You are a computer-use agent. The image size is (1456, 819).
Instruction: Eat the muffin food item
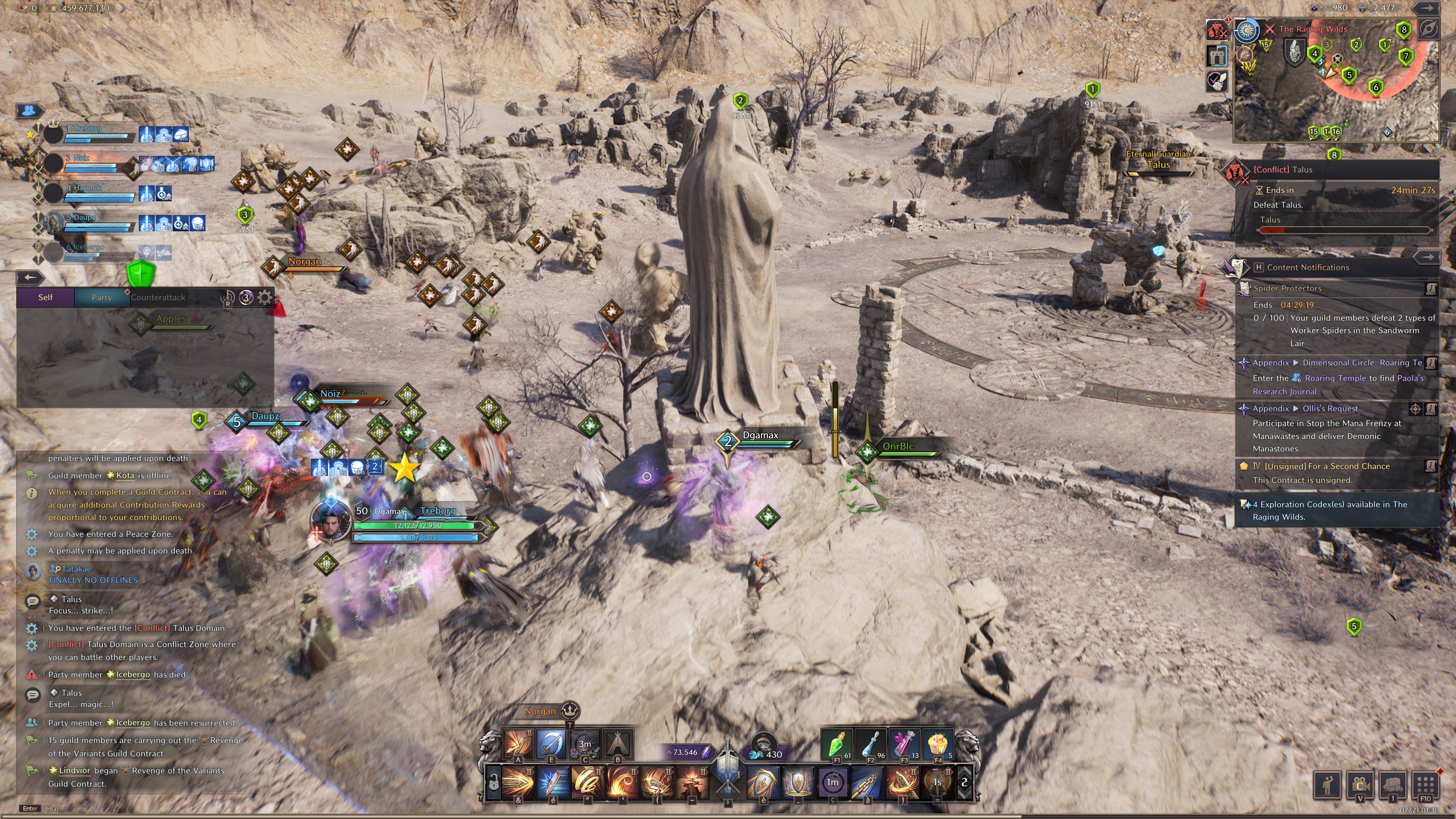937,744
